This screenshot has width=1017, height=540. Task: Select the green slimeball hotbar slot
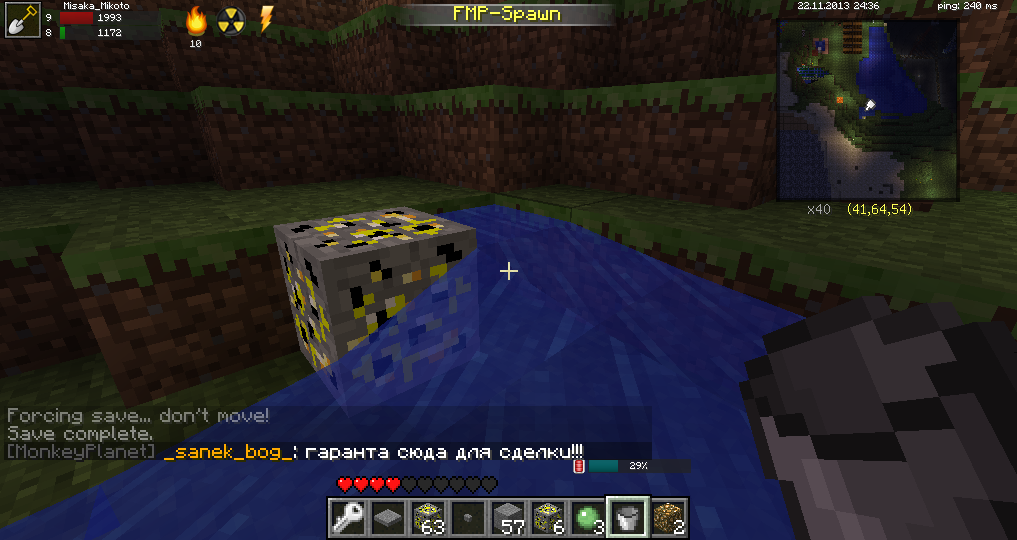coord(588,517)
